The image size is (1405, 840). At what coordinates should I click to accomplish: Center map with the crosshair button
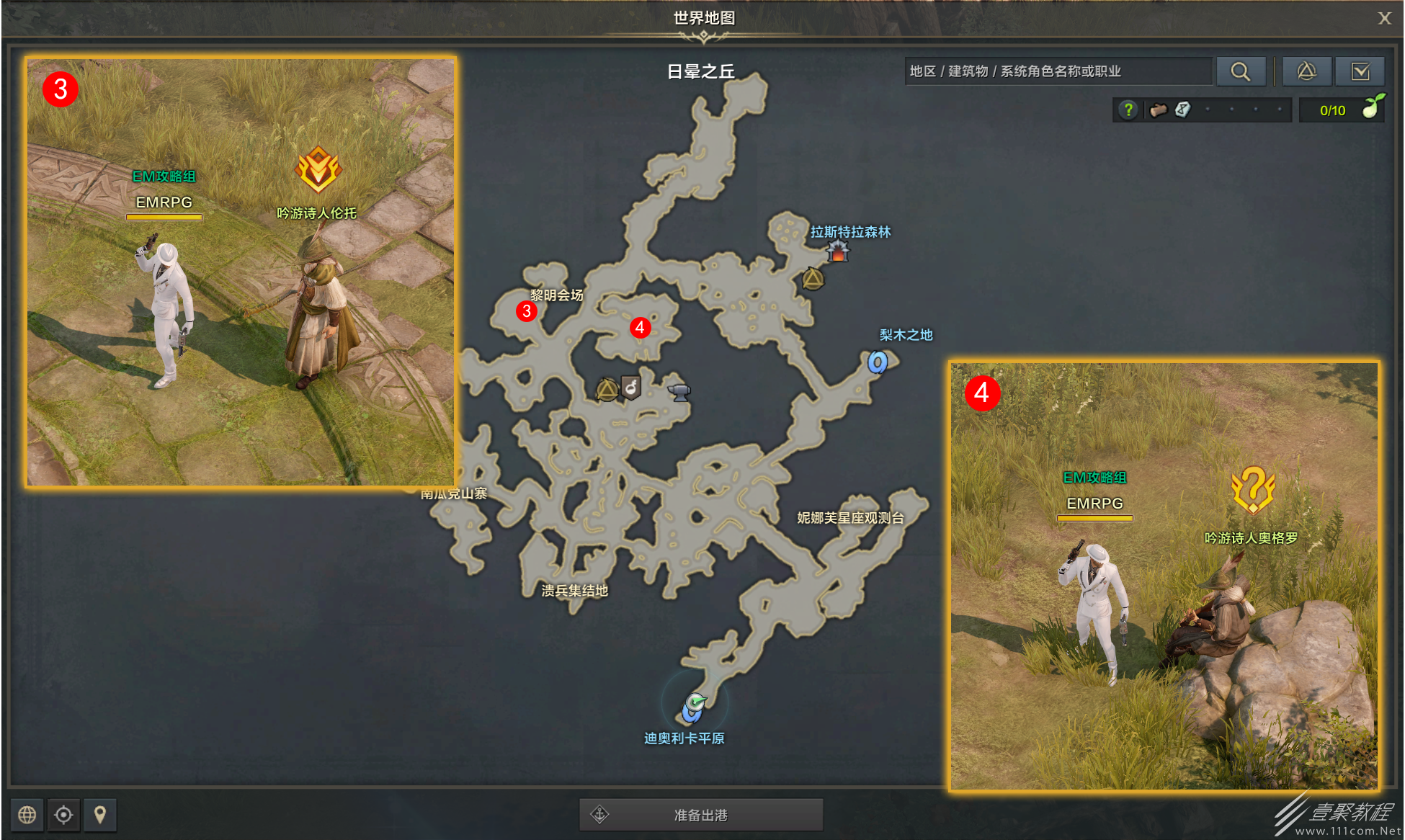pyautogui.click(x=63, y=815)
